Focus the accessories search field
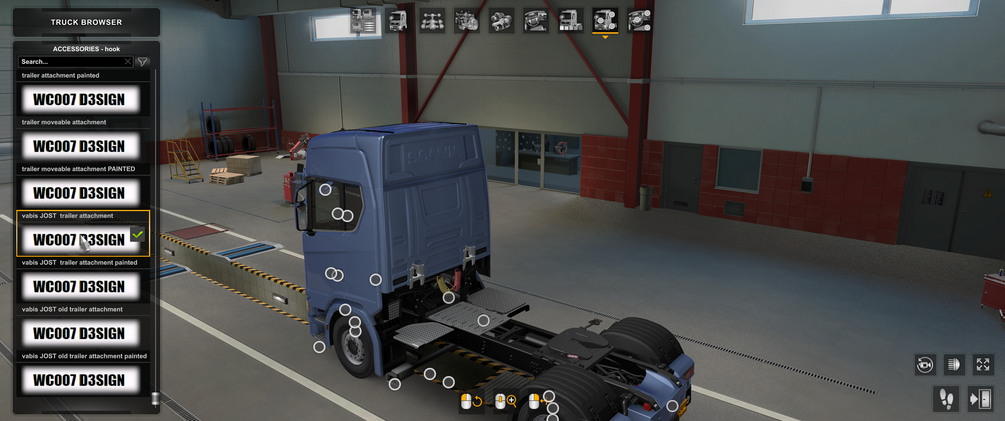1005x421 pixels. click(x=70, y=62)
